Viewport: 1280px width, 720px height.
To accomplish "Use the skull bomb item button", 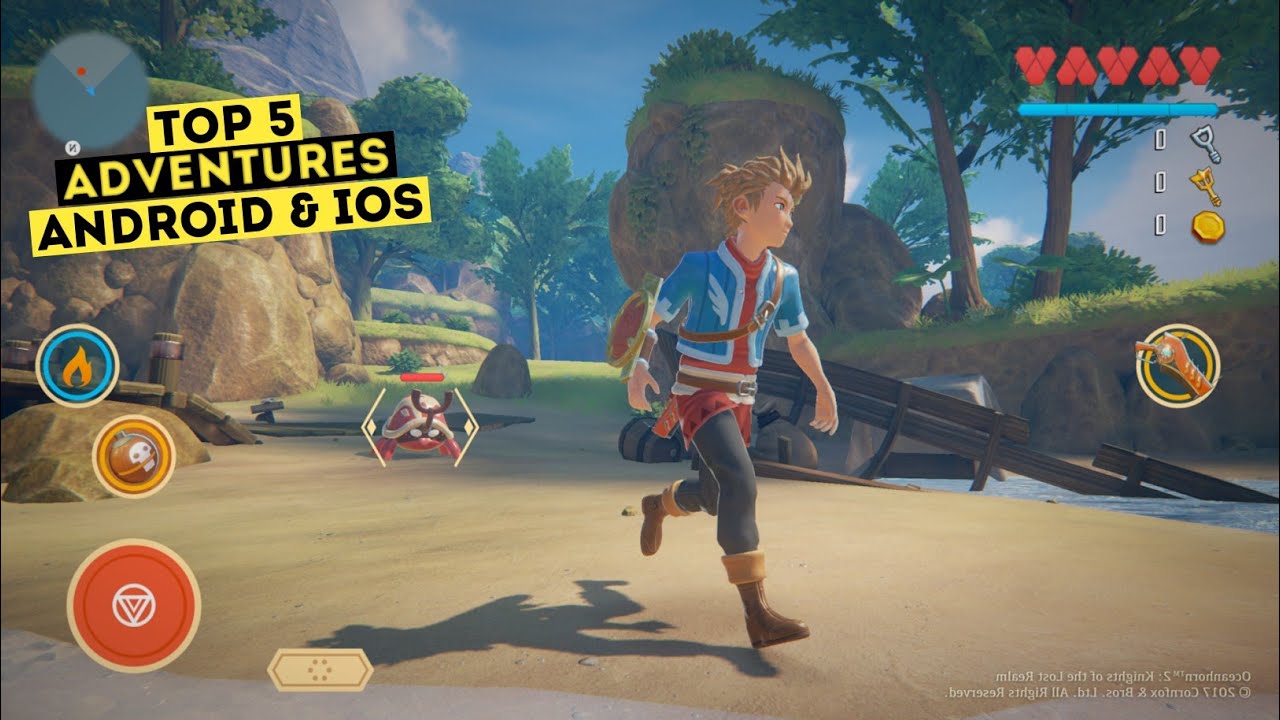I will pos(134,456).
